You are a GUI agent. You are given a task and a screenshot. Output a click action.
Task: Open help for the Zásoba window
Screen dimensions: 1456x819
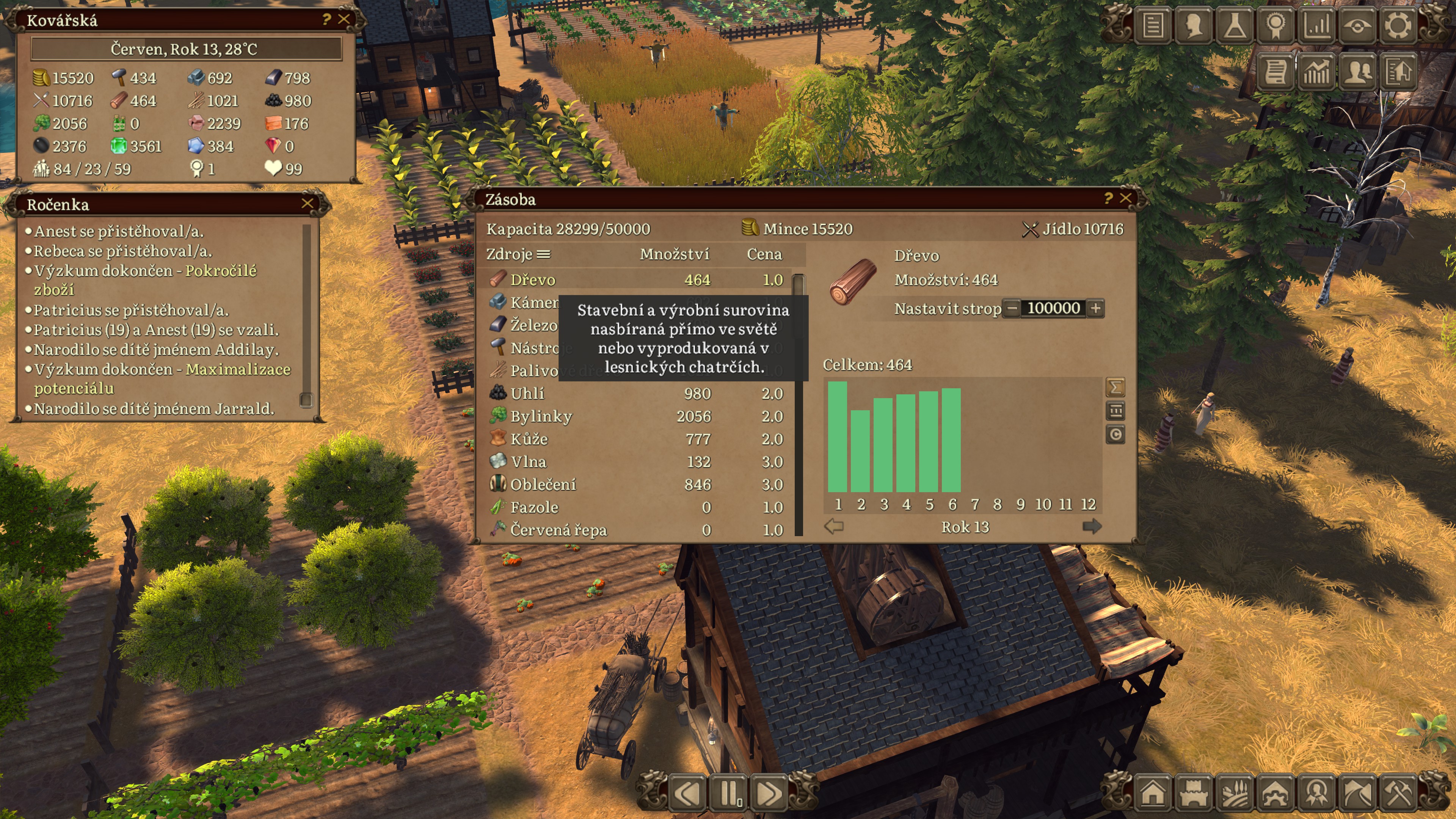point(1108,198)
